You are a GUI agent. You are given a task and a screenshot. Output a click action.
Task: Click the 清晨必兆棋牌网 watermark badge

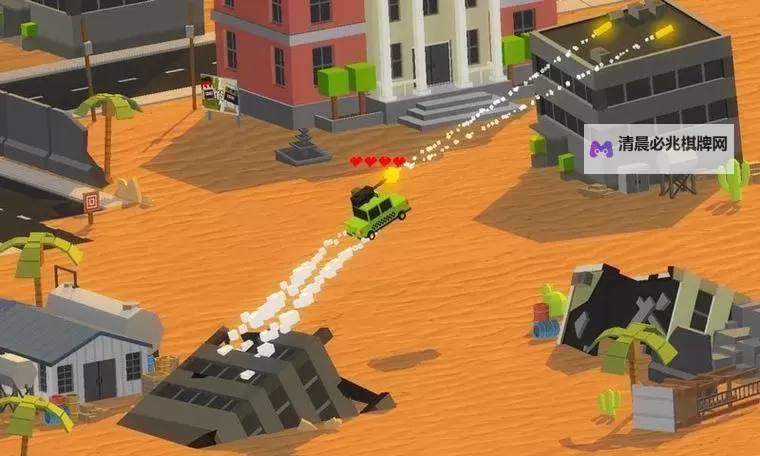click(x=658, y=149)
